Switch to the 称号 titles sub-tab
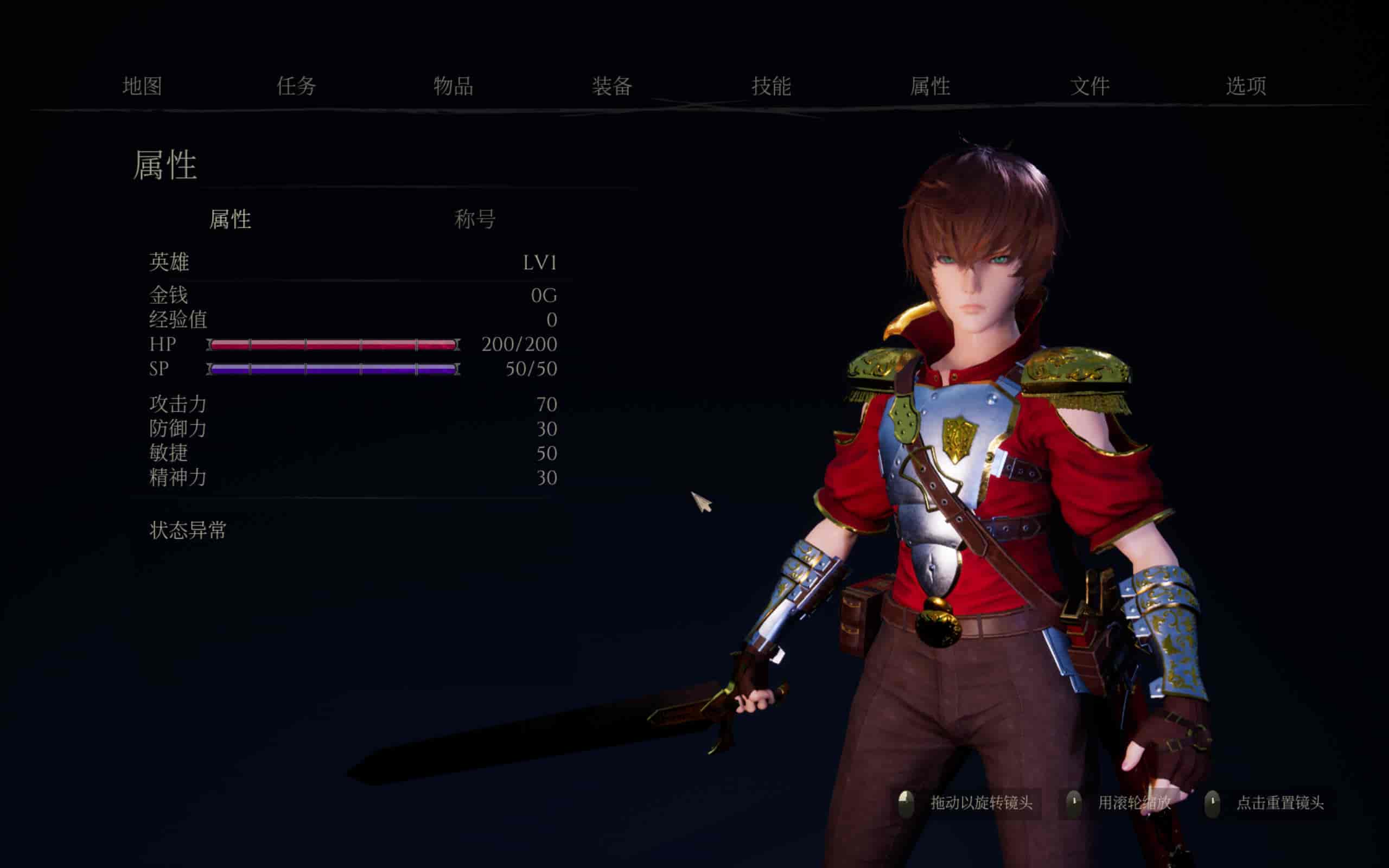The height and width of the screenshot is (868, 1389). click(475, 219)
